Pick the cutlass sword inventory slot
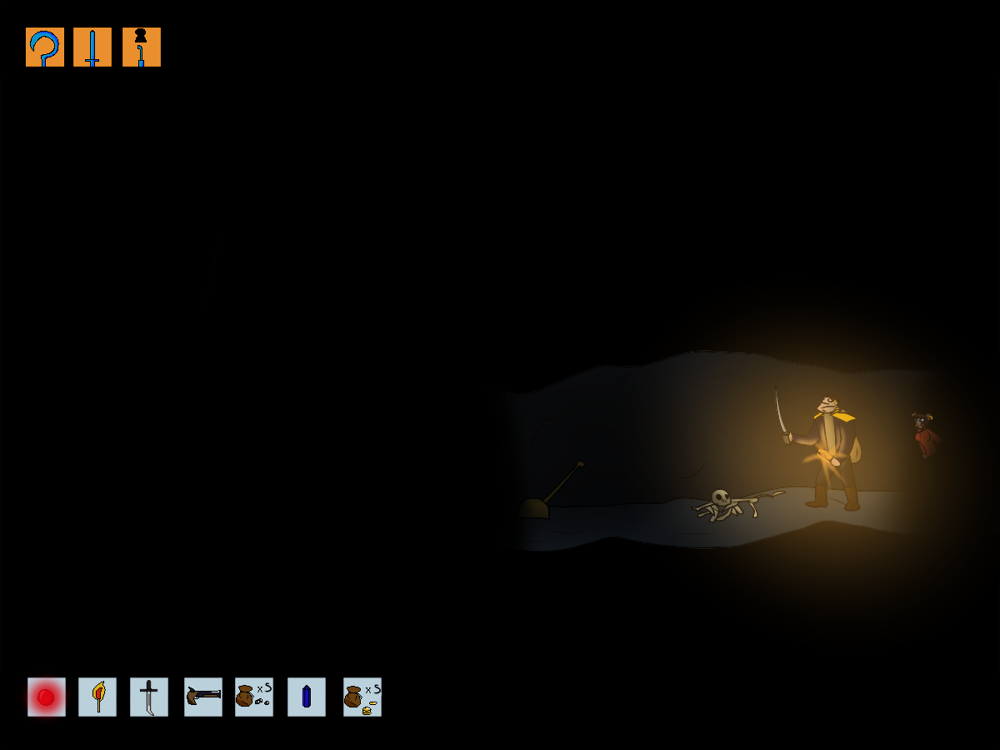Screen dimensions: 1000x750 point(149,697)
